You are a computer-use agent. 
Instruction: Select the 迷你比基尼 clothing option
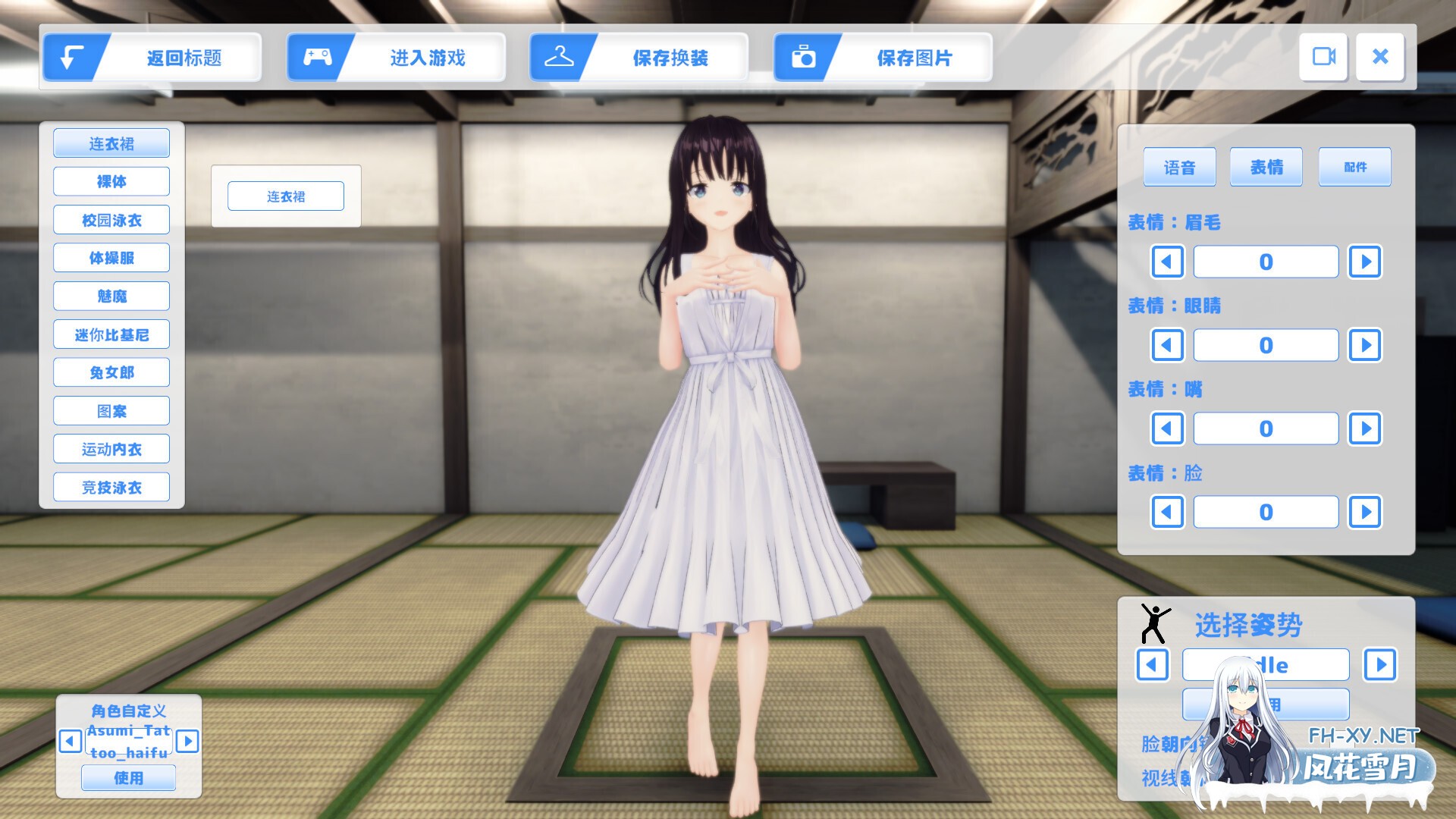tap(111, 334)
